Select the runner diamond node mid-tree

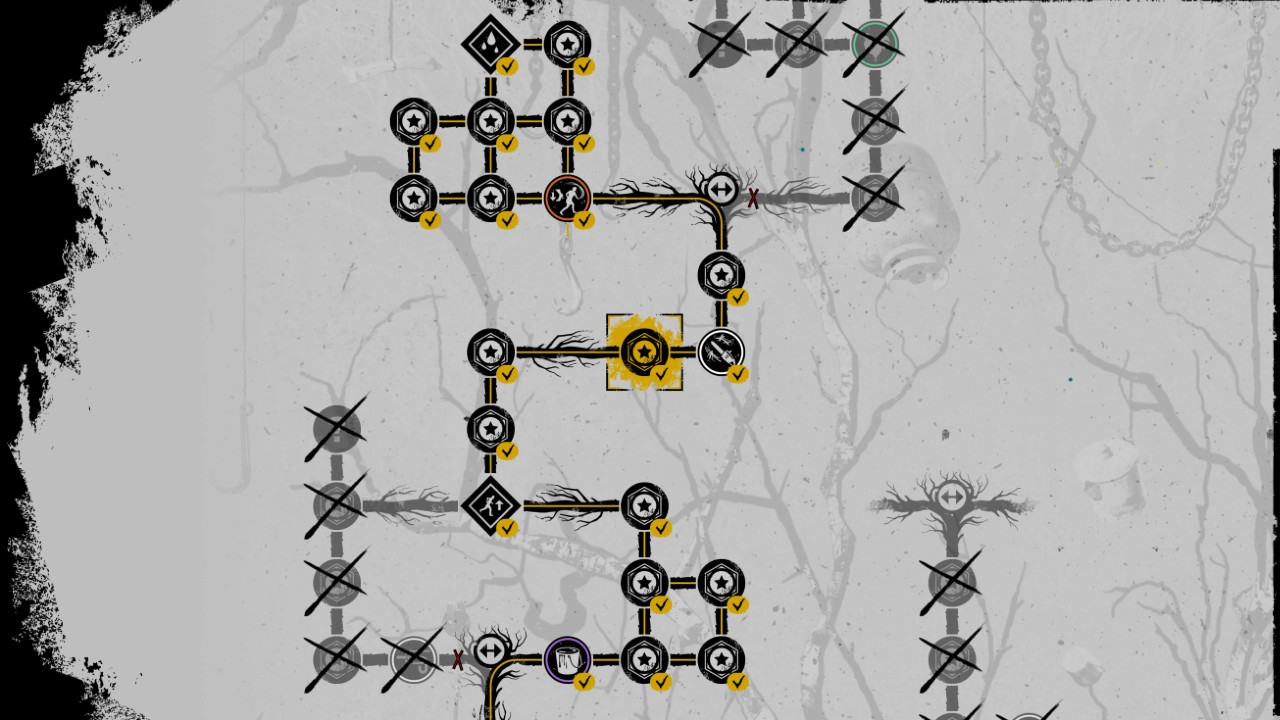click(490, 505)
